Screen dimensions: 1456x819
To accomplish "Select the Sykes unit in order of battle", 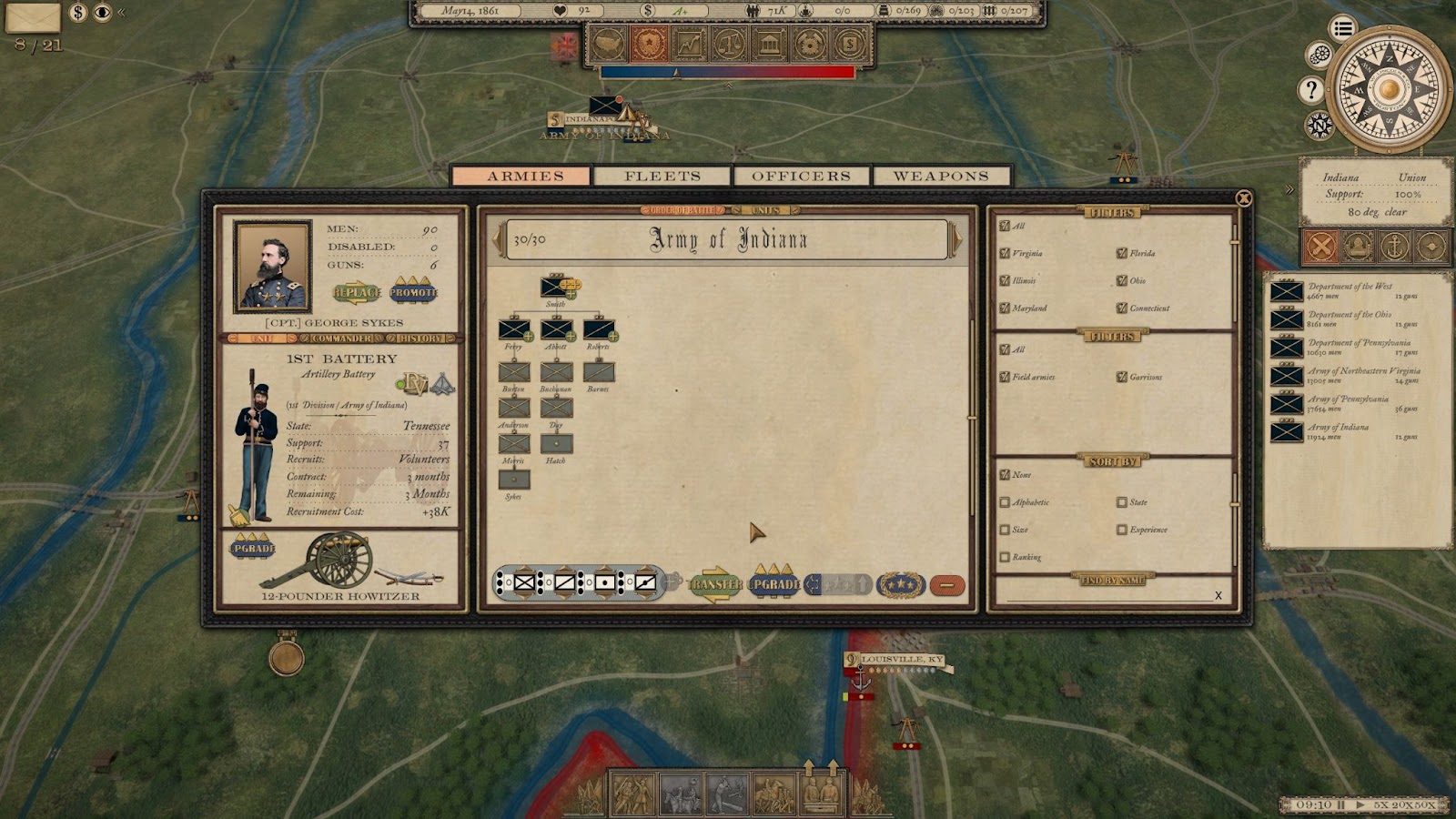I will click(x=513, y=480).
